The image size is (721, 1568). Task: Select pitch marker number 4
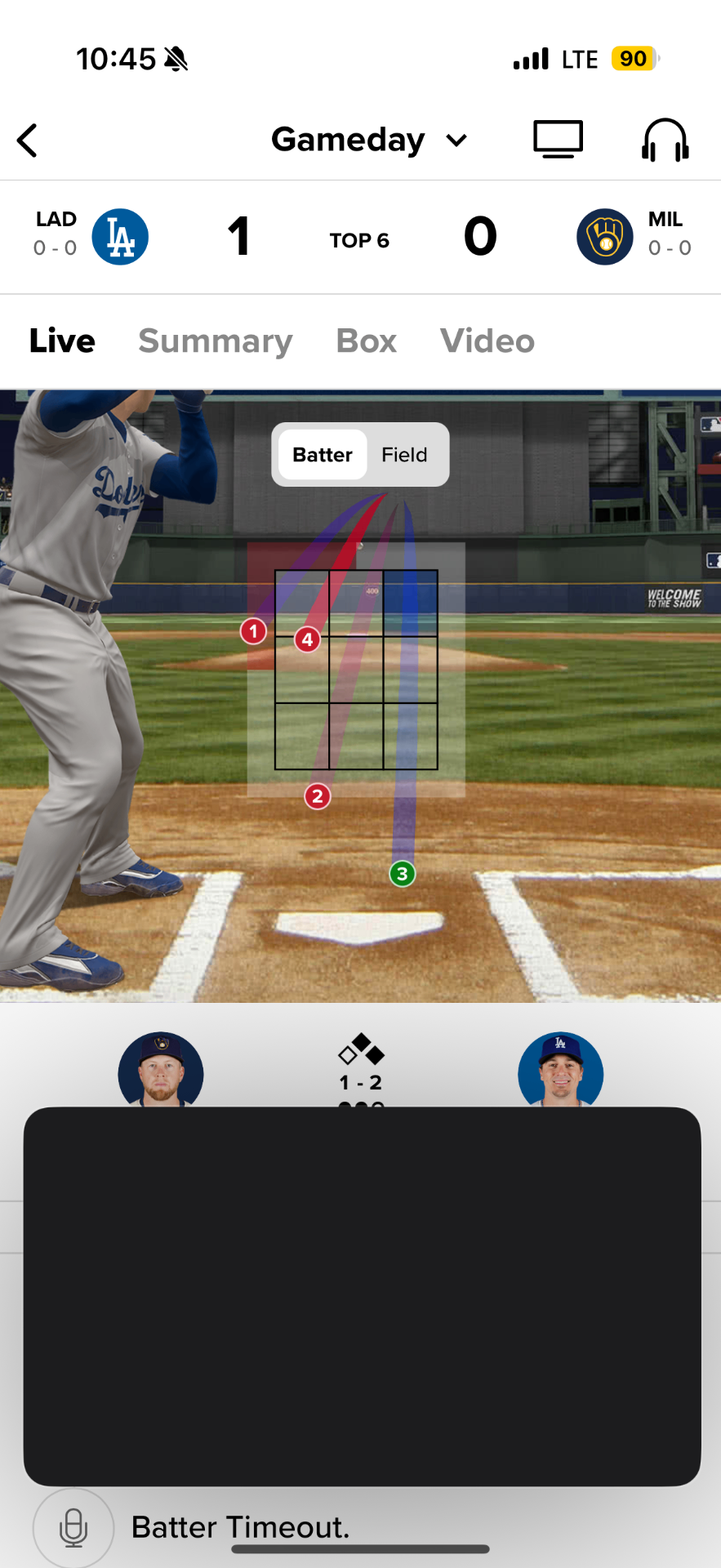point(307,639)
